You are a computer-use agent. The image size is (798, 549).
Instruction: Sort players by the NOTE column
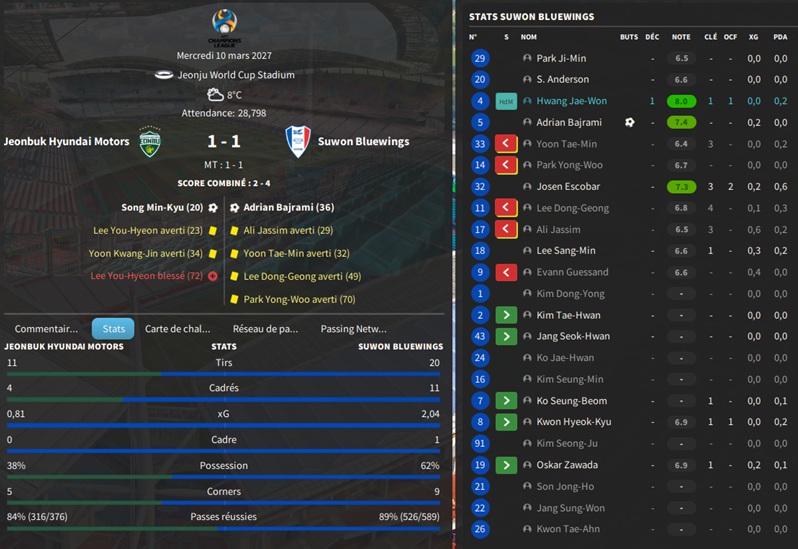681,37
